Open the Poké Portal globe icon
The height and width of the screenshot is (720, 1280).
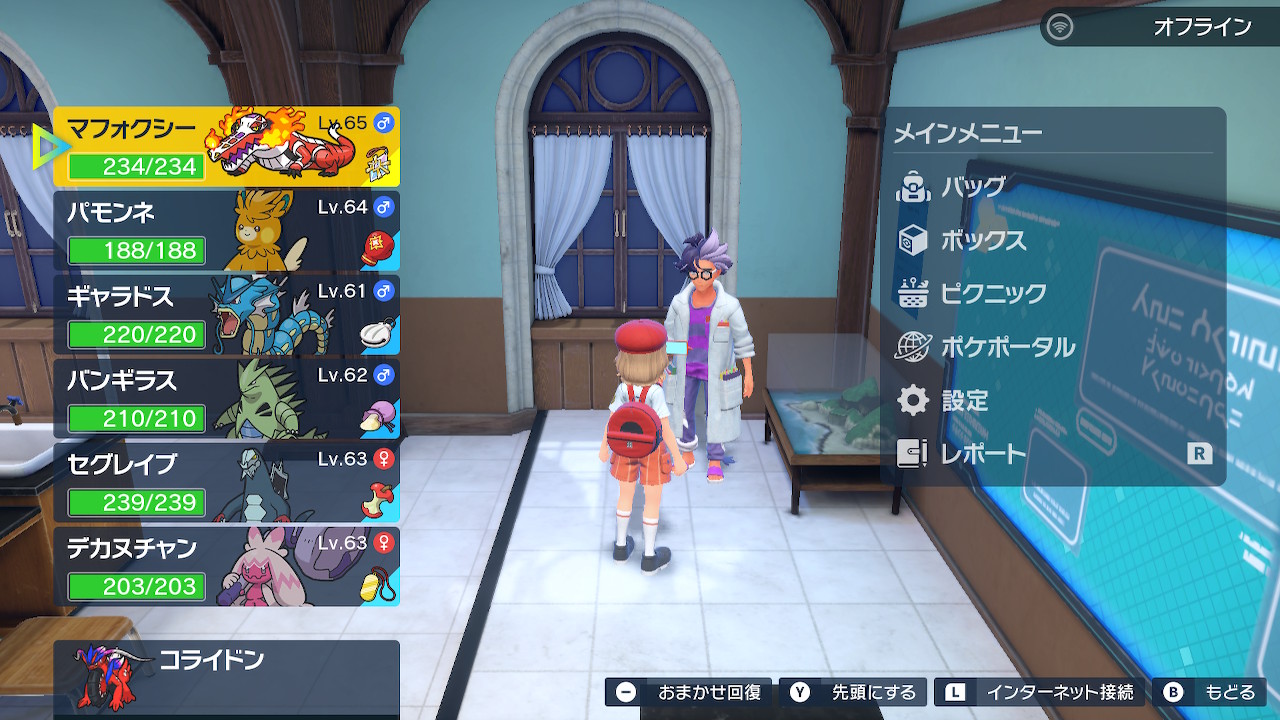coord(913,346)
